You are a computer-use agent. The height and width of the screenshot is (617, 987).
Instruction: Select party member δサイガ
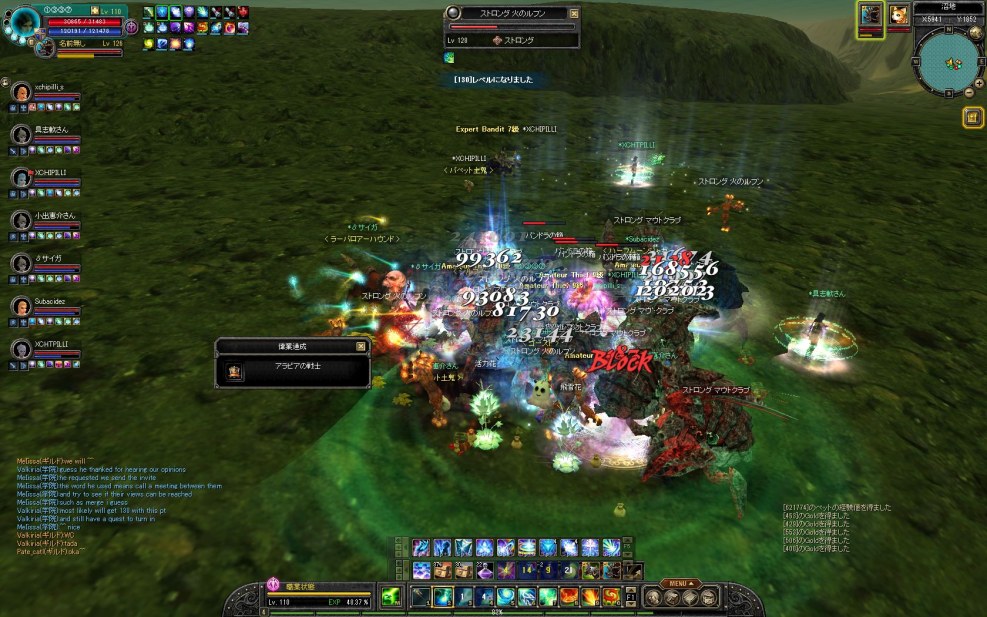pos(20,263)
